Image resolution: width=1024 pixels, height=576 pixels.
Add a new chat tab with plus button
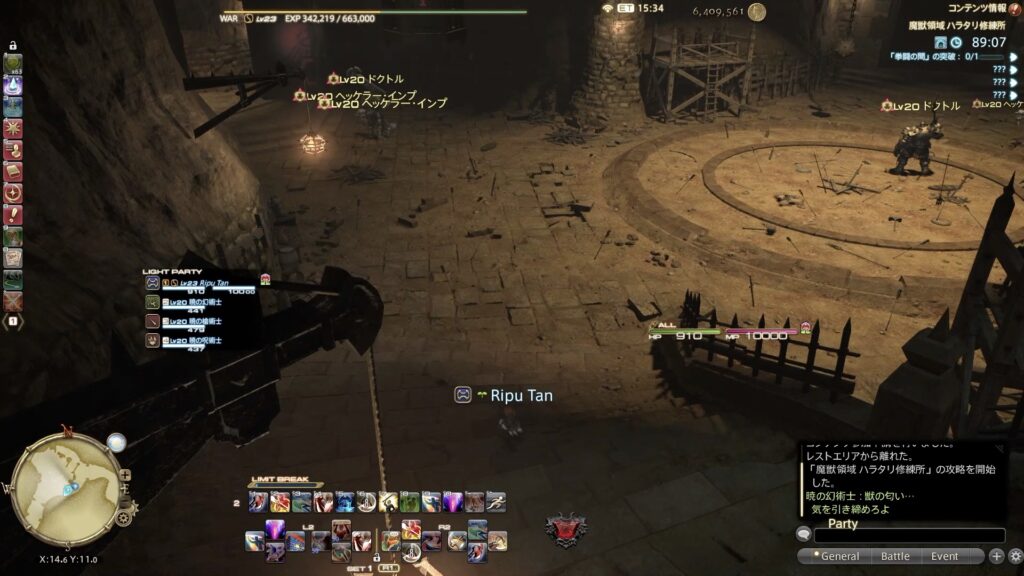[x=996, y=556]
